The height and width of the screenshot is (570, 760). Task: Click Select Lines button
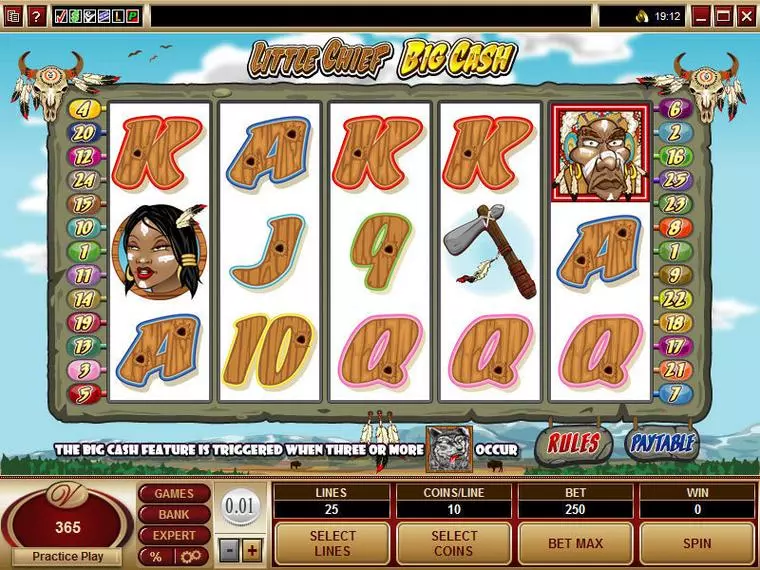tap(332, 543)
